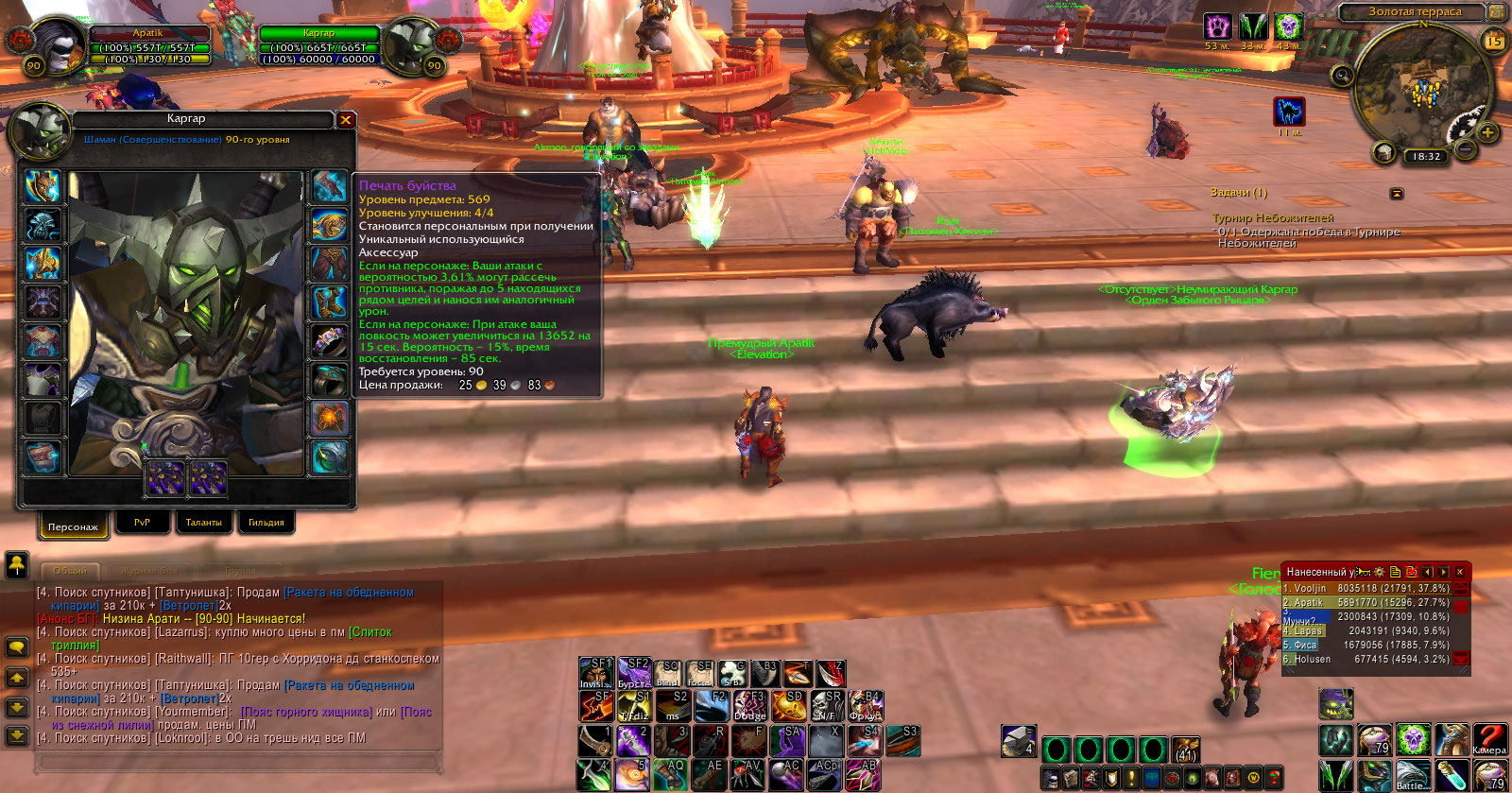
Task: Open the Таланты tab
Action: pyautogui.click(x=203, y=522)
